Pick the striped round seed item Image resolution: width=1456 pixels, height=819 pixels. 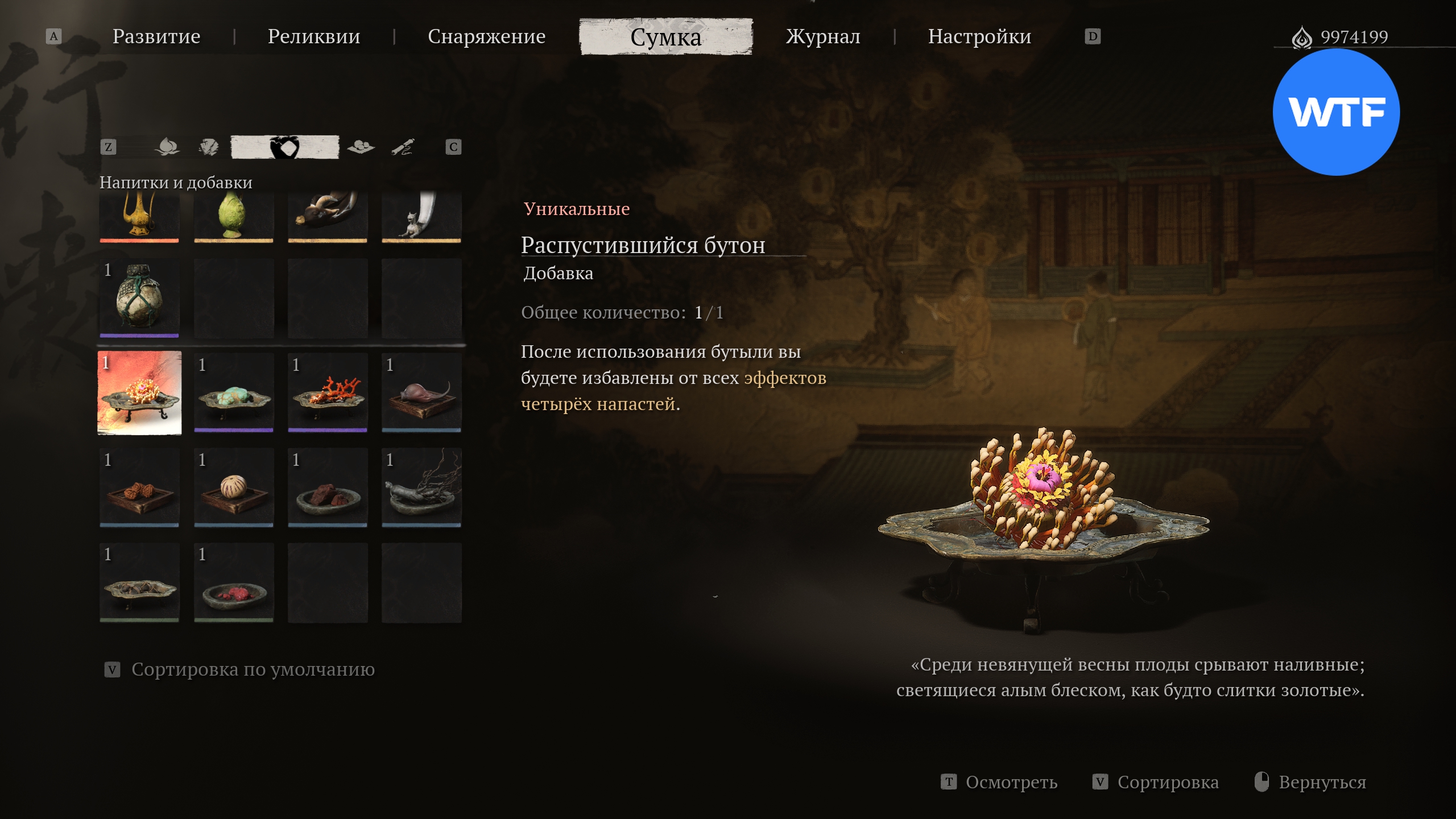(234, 487)
